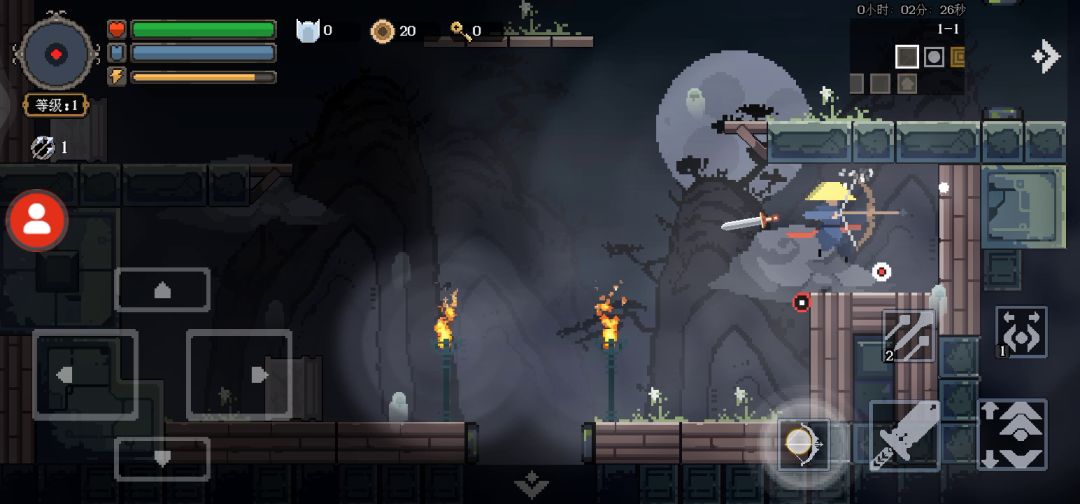Activate the double arrow skill
Screen dimensions: 1080x504
coord(908,335)
